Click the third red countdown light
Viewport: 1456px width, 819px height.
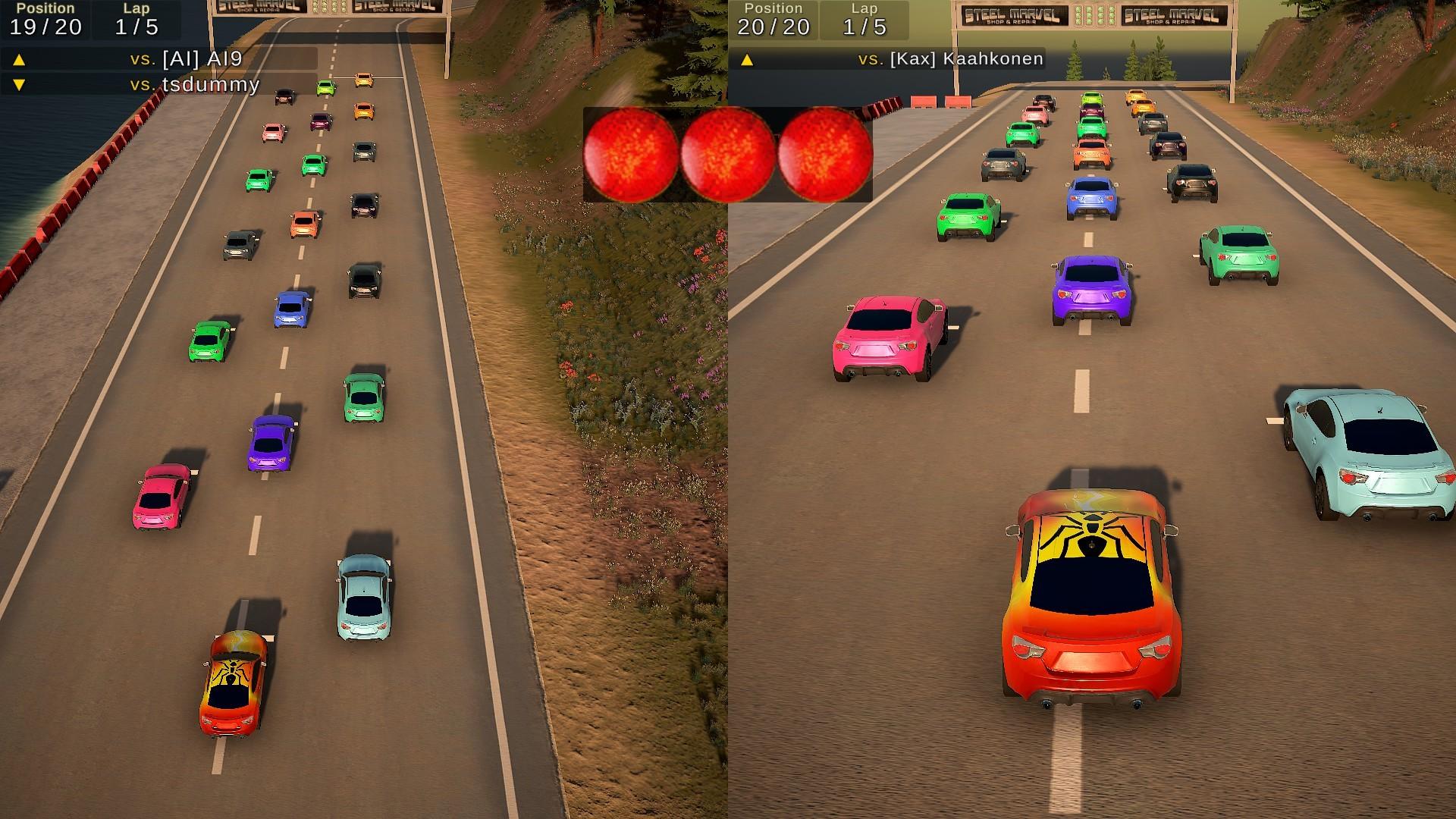click(825, 153)
